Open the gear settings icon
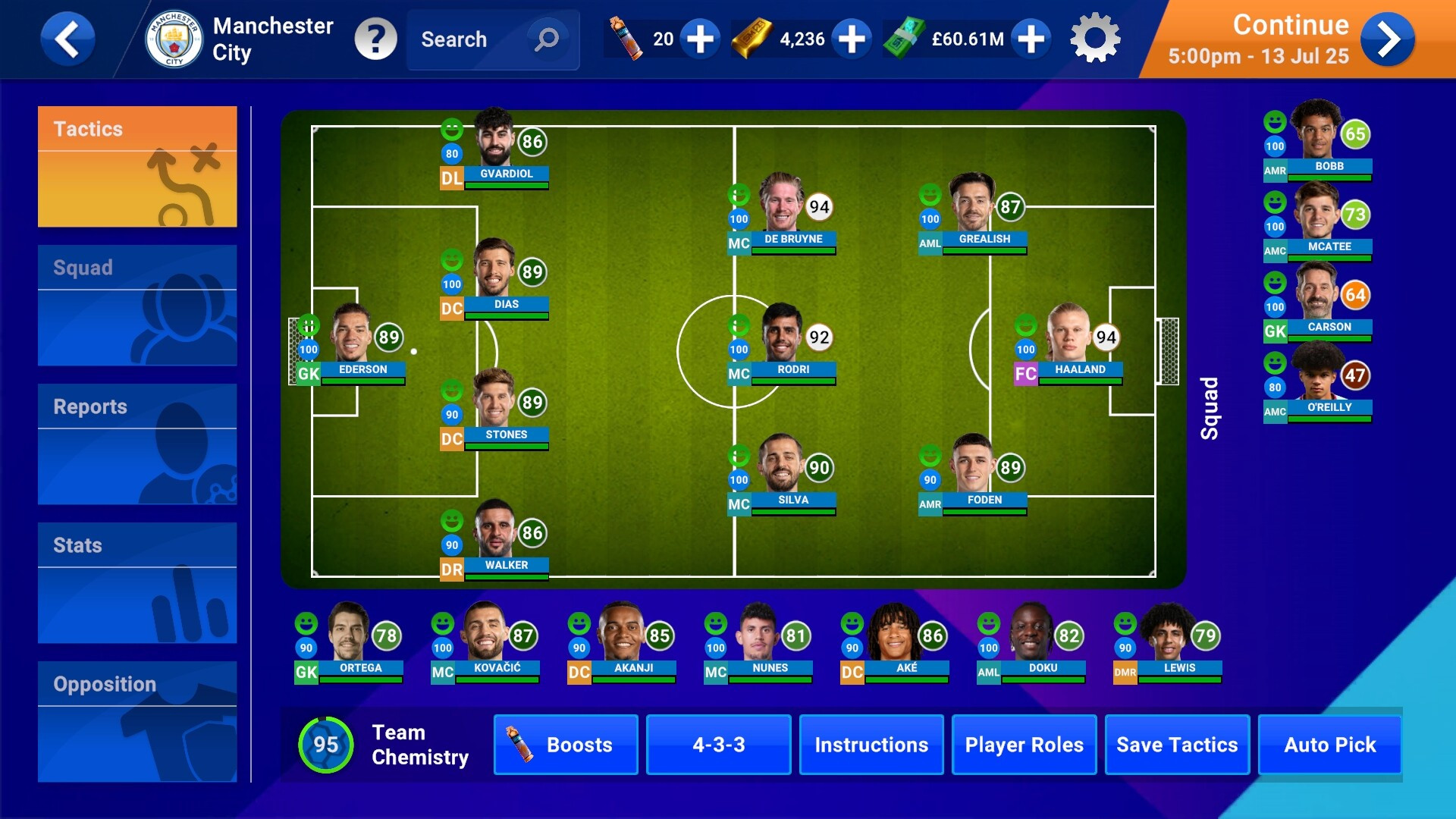This screenshot has width=1456, height=819. pos(1095,39)
